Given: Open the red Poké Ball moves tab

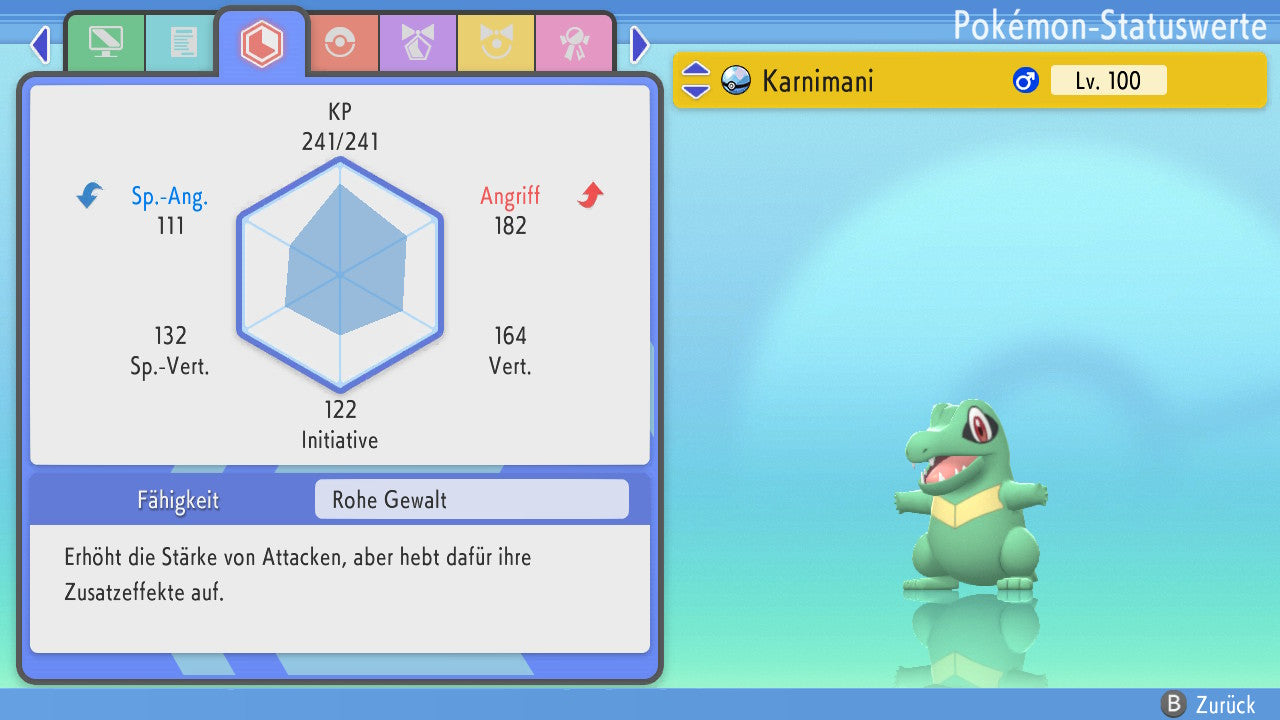Looking at the screenshot, I should (340, 43).
